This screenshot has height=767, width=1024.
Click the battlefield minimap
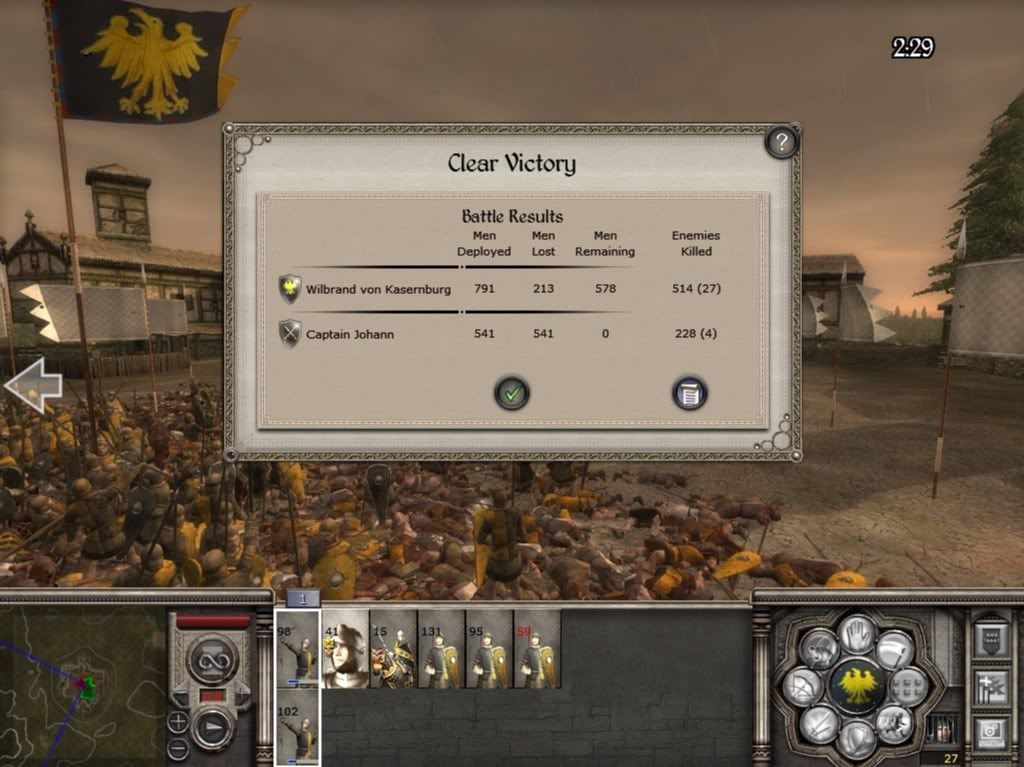(x=82, y=685)
